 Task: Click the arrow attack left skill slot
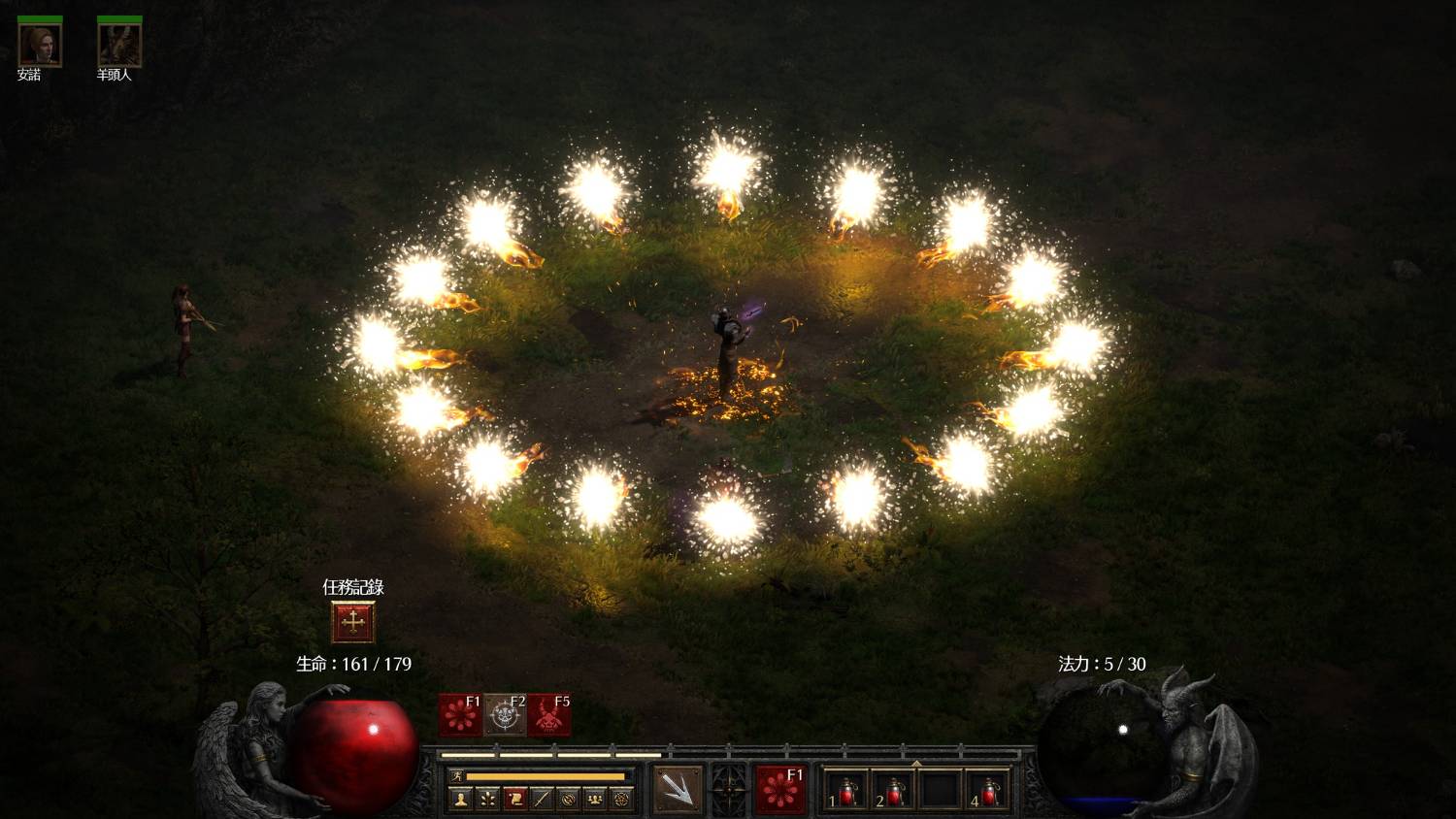678,788
